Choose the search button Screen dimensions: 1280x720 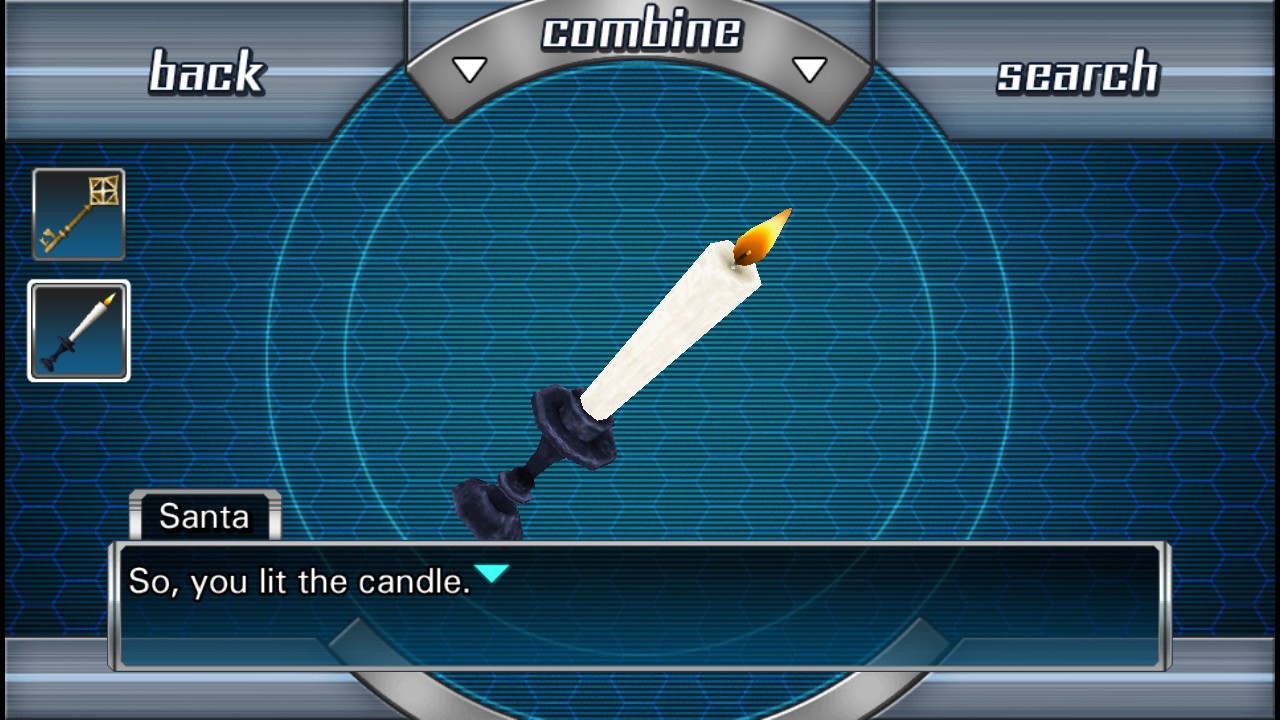[x=1077, y=74]
